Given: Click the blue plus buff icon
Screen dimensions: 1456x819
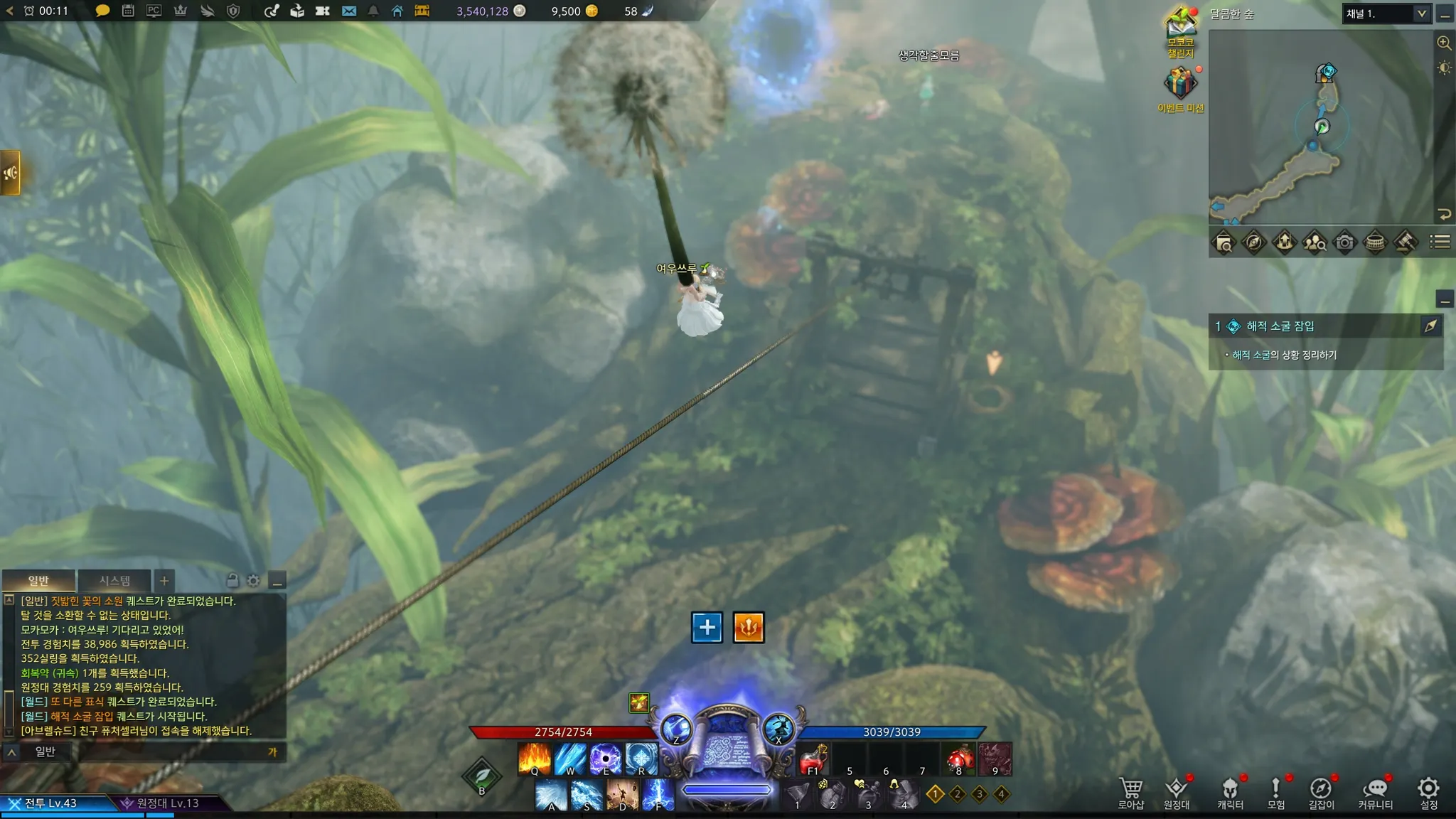Looking at the screenshot, I should click(707, 627).
